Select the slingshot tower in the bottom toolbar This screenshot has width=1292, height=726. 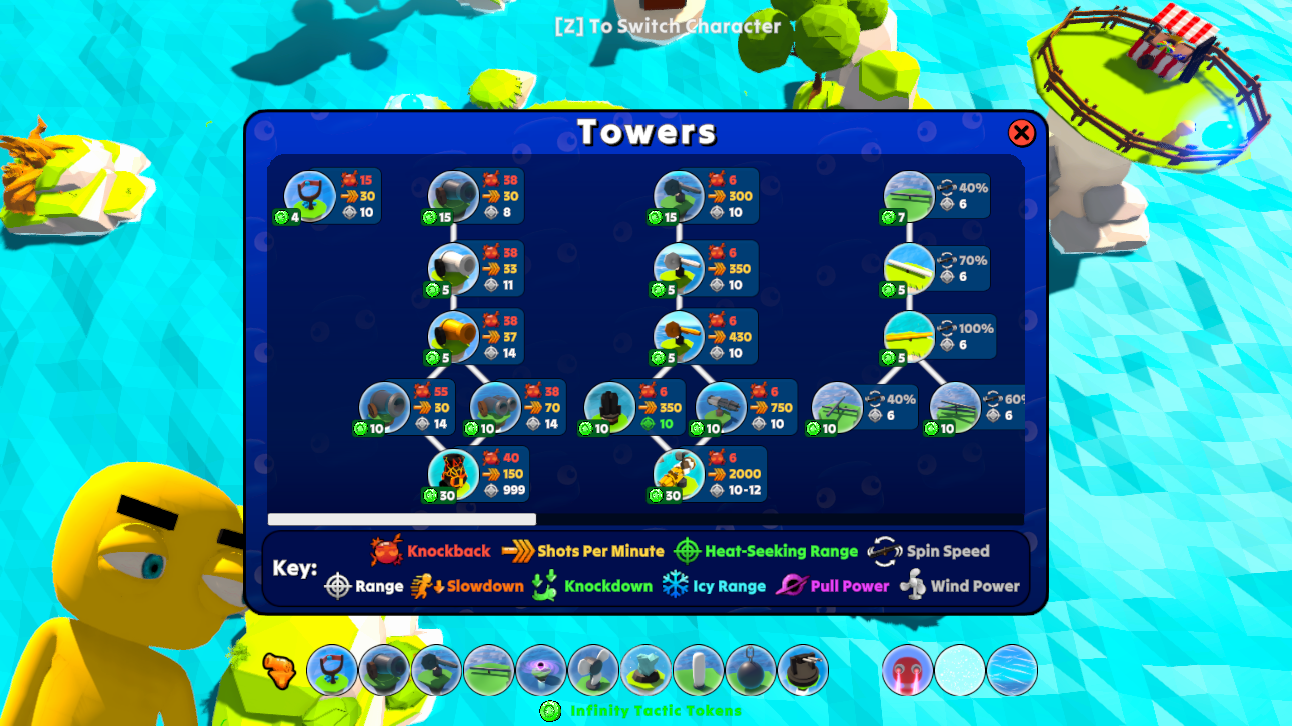(330, 668)
